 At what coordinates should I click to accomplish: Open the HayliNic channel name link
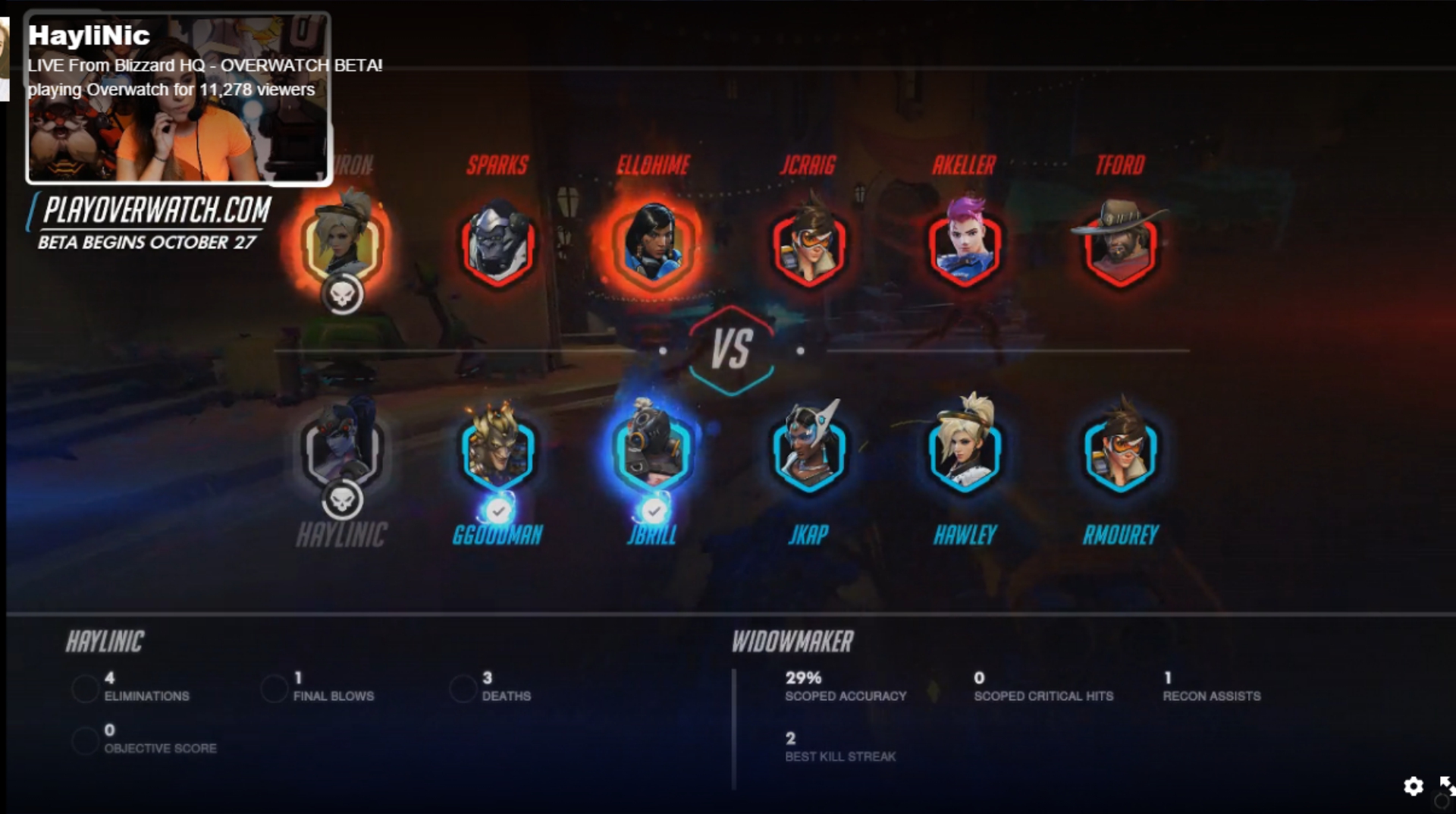(x=89, y=36)
